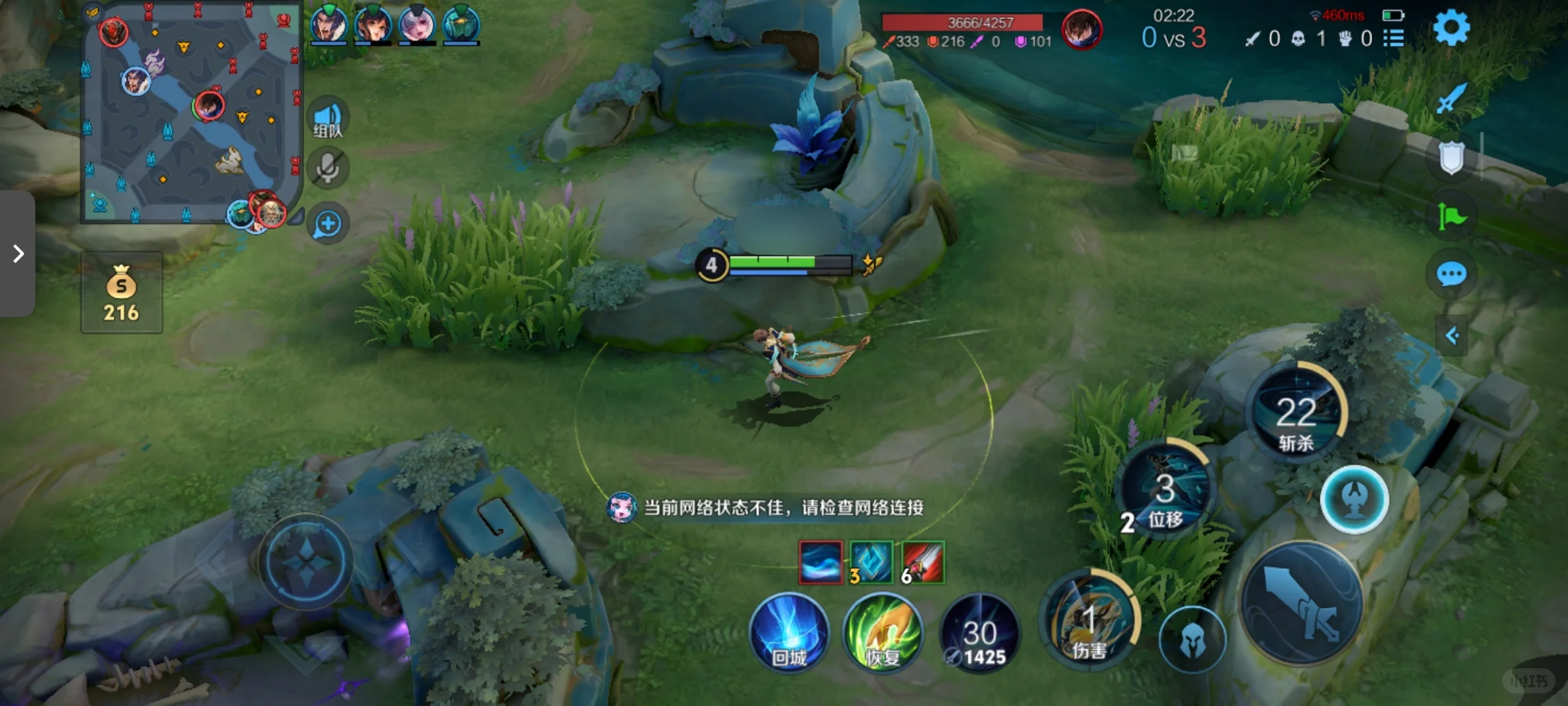1568x706 pixels.
Task: Toggle the 组队 team voice speaker
Action: [x=327, y=120]
